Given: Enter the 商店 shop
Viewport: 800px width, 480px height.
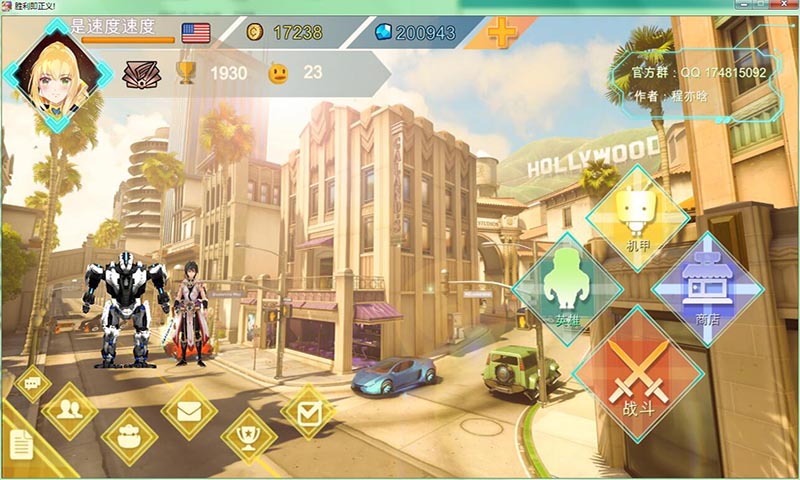Looking at the screenshot, I should coord(706,289).
